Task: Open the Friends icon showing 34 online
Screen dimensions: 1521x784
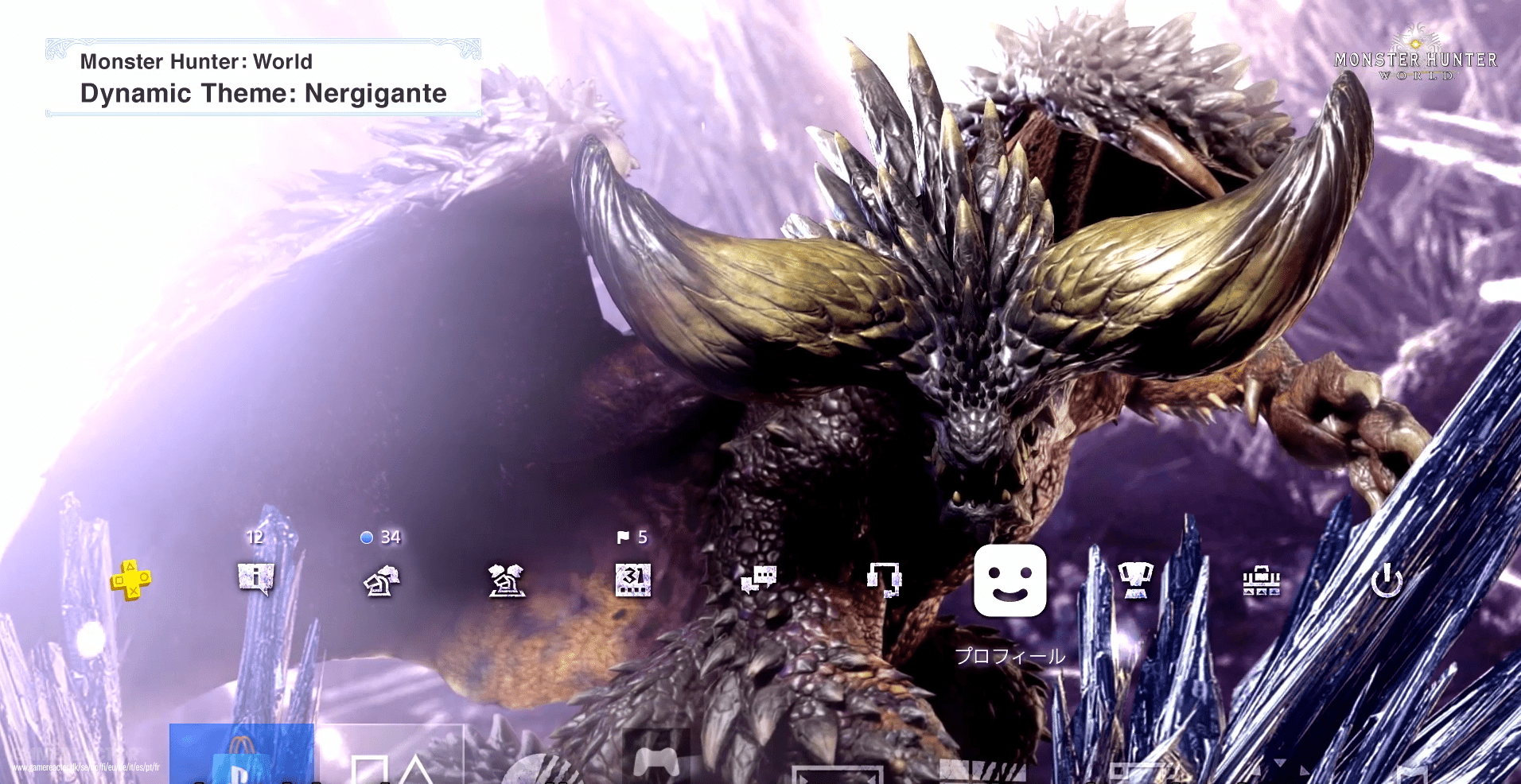Action: 382,580
